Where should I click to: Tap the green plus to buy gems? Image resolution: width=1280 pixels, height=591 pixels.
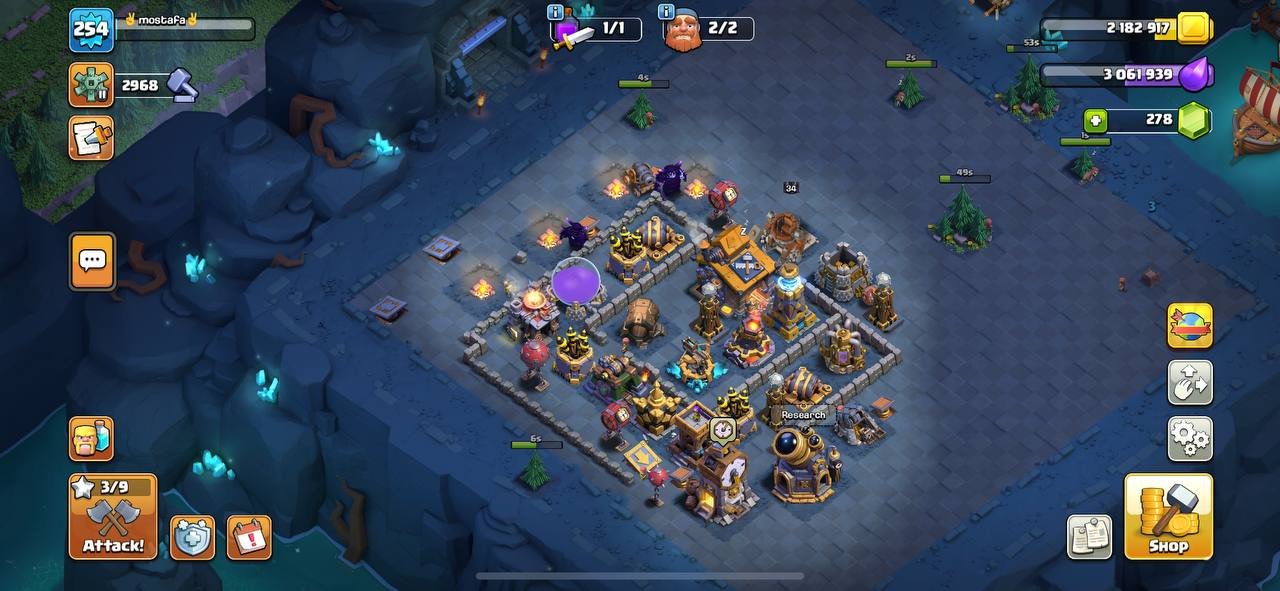[x=1096, y=121]
